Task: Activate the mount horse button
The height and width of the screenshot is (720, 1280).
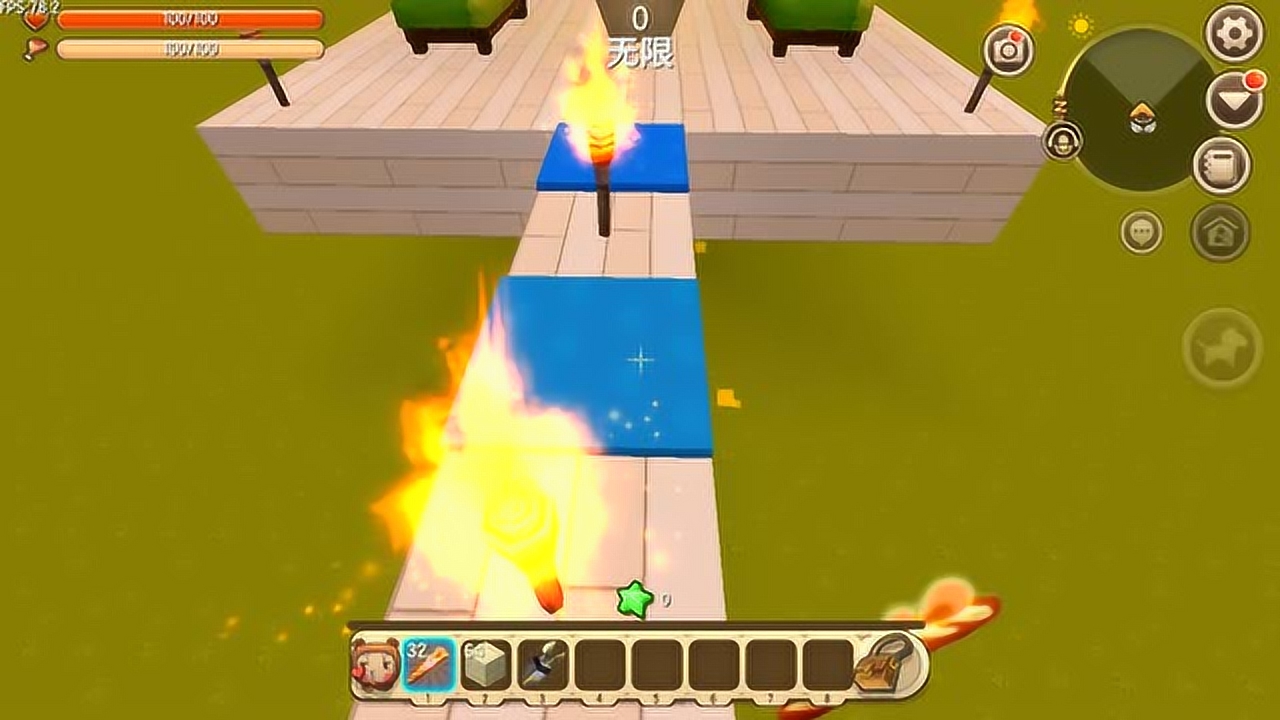Action: [1221, 347]
